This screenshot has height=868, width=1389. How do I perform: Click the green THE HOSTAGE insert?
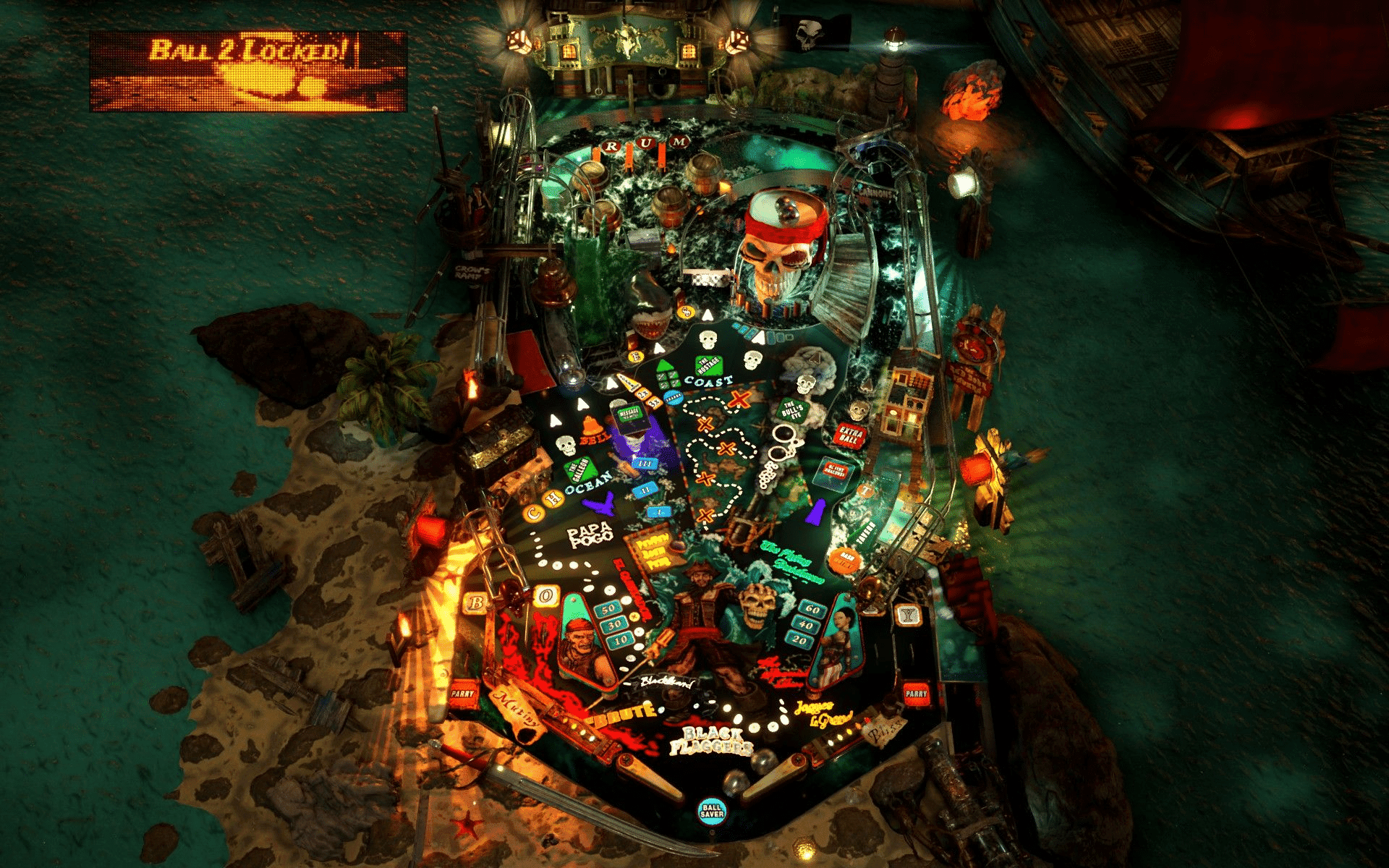tap(708, 365)
